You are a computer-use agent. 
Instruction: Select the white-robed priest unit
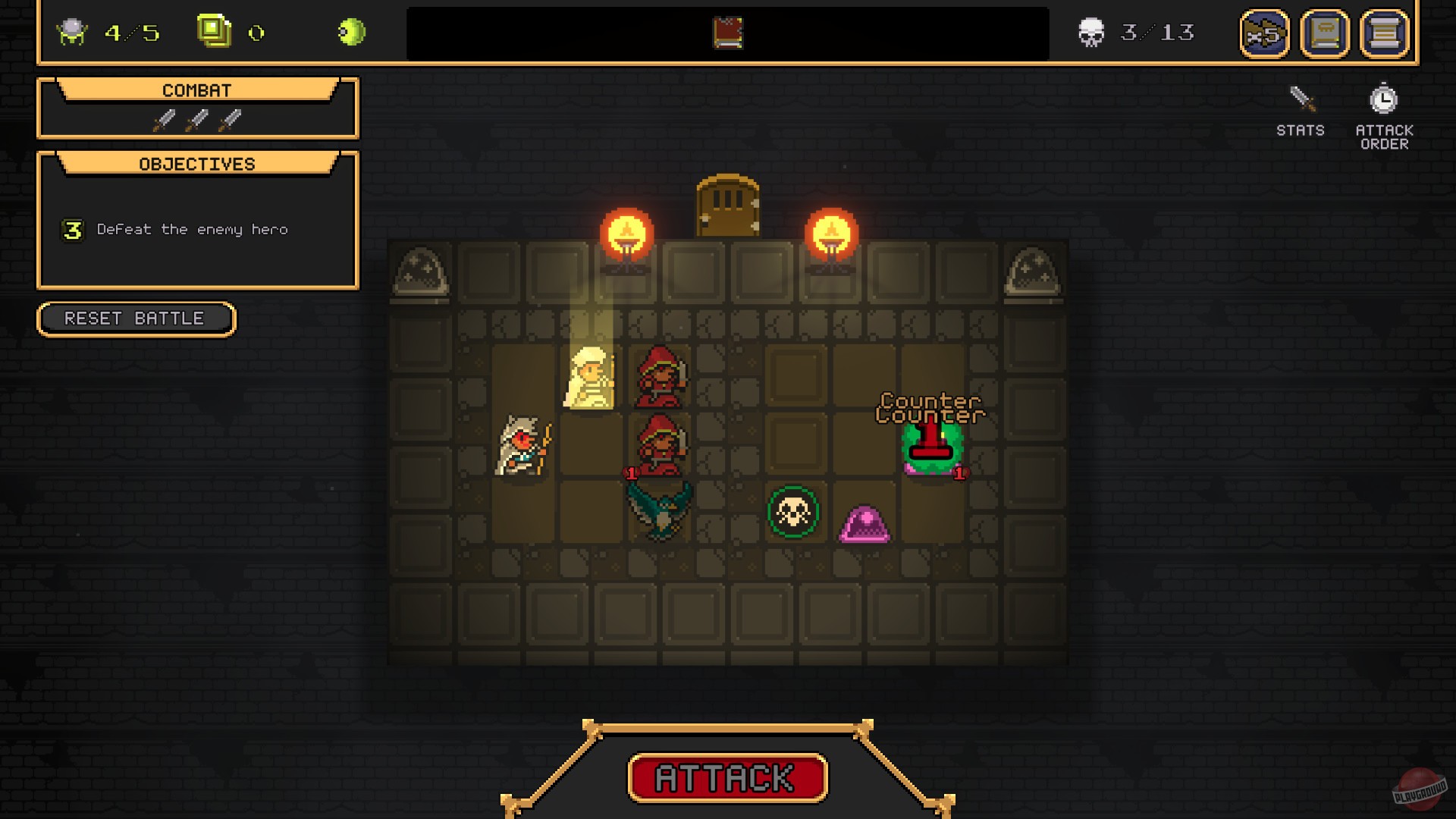point(591,379)
